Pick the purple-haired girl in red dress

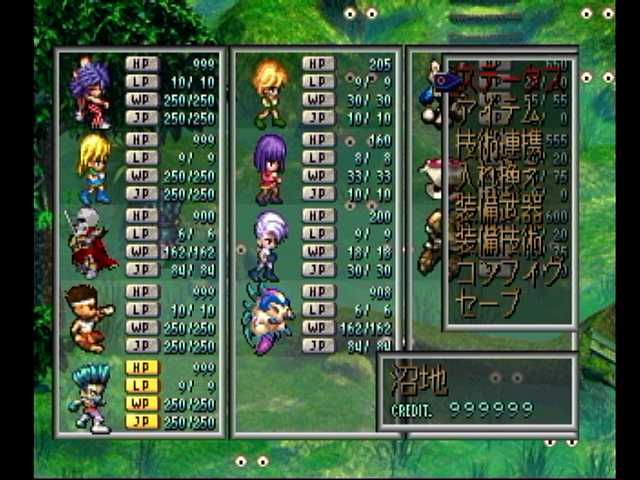270,168
